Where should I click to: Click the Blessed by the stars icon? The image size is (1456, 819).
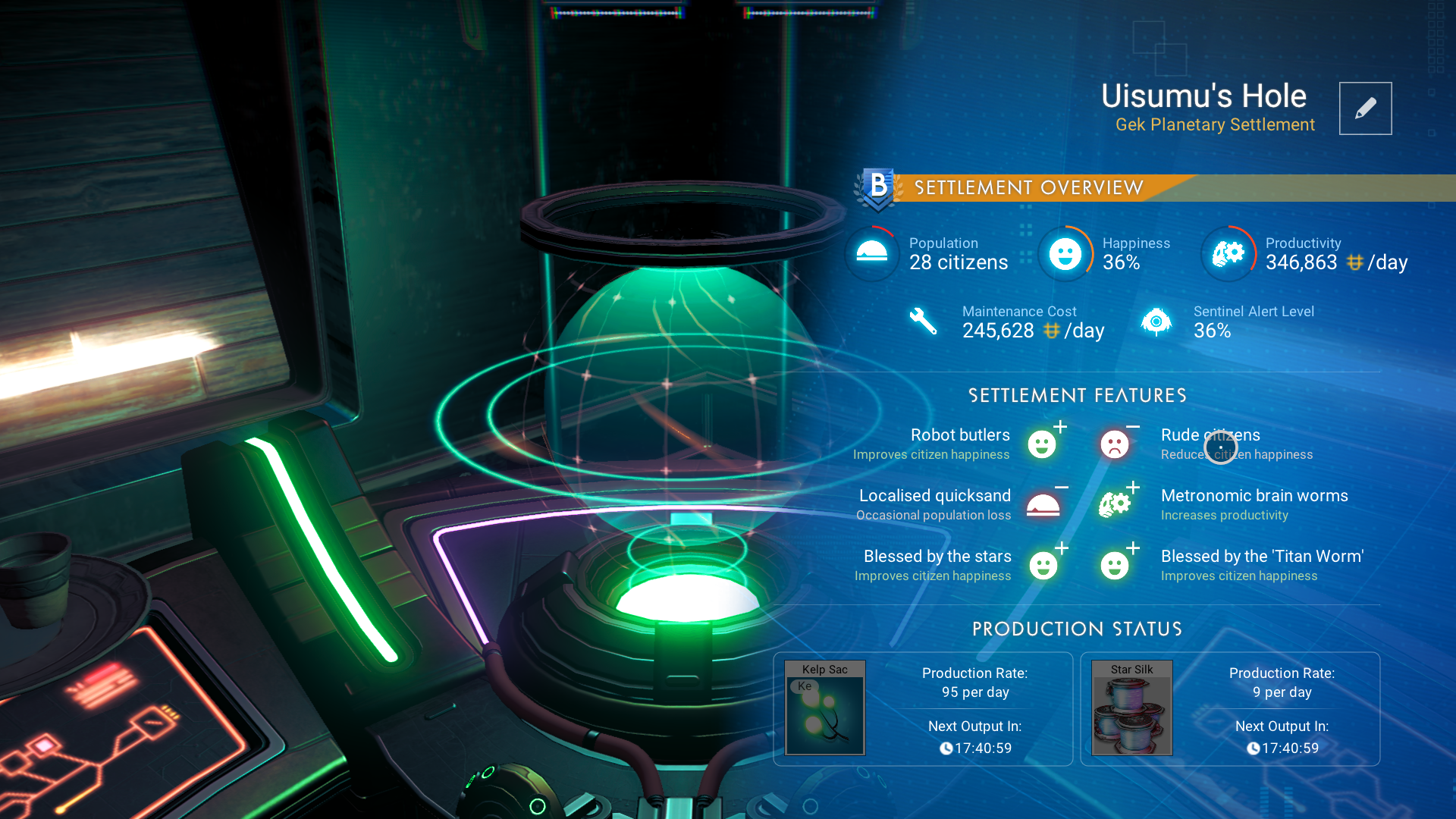click(x=1043, y=566)
